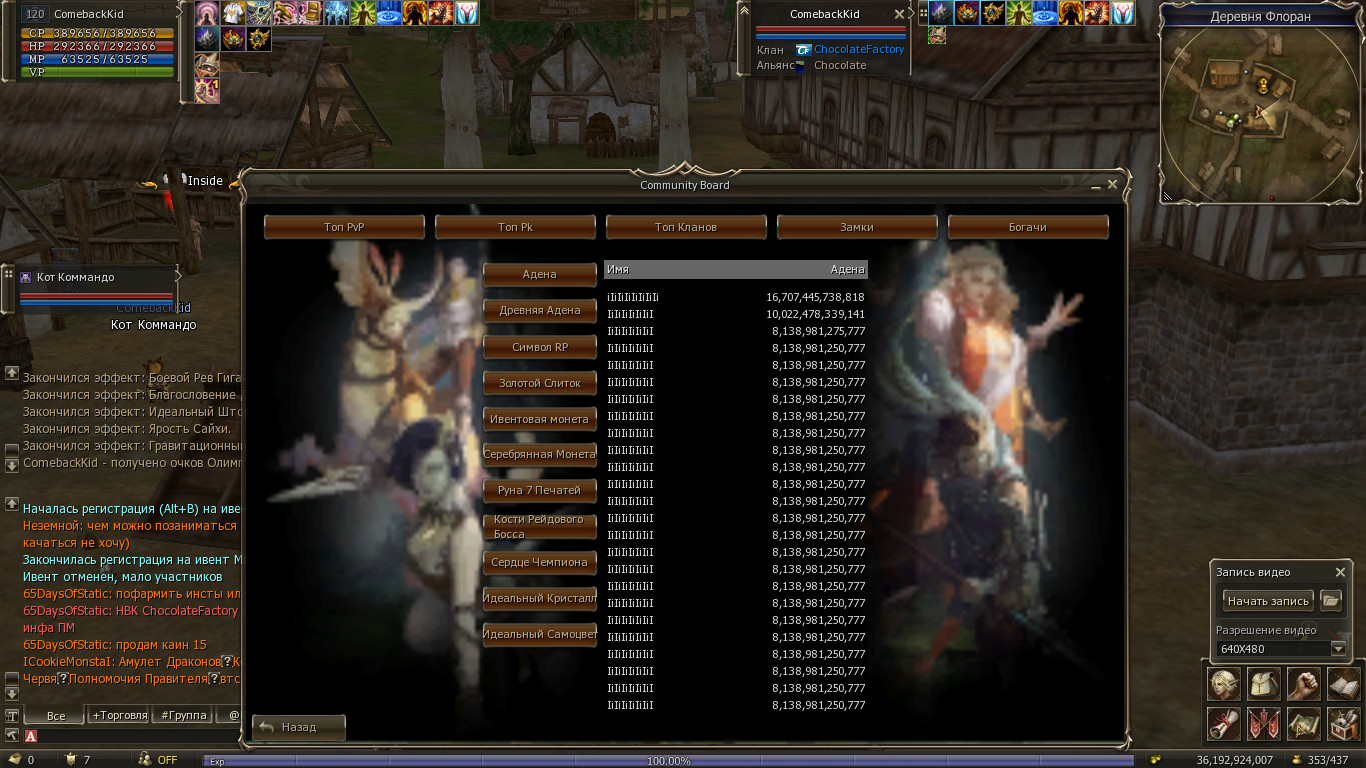
Task: Show the Древняя Адена ranking
Action: point(540,310)
